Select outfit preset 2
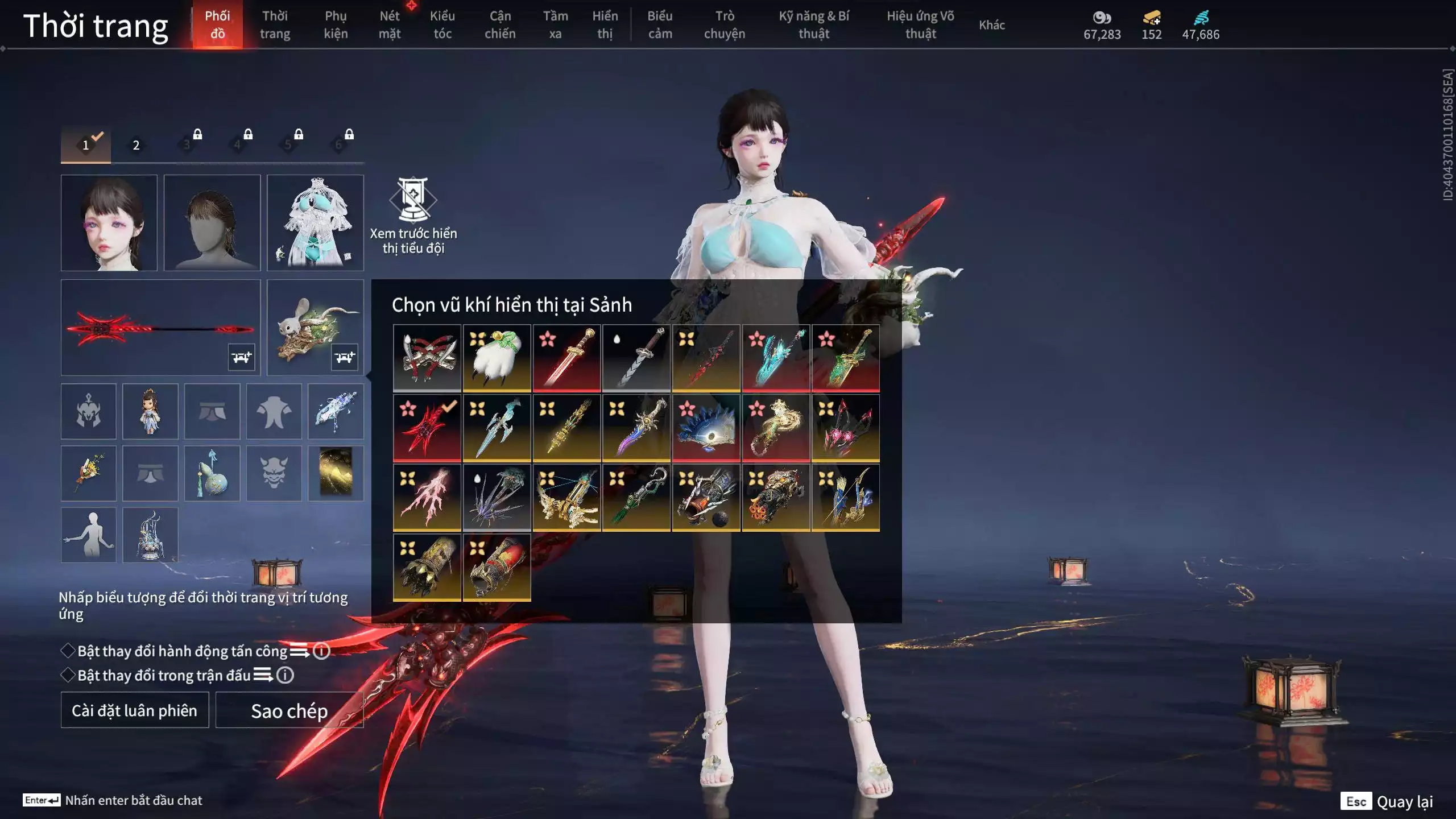Viewport: 1456px width, 819px height. click(136, 145)
